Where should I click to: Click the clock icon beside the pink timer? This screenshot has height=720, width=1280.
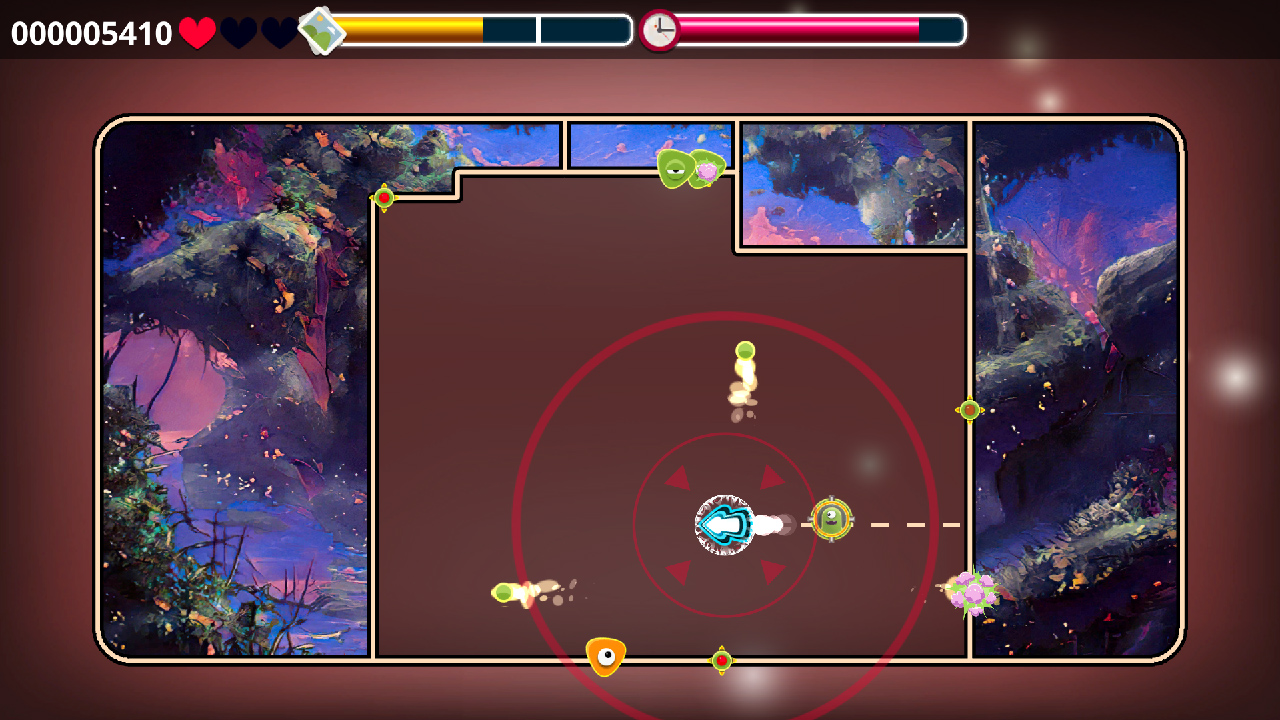pos(659,30)
